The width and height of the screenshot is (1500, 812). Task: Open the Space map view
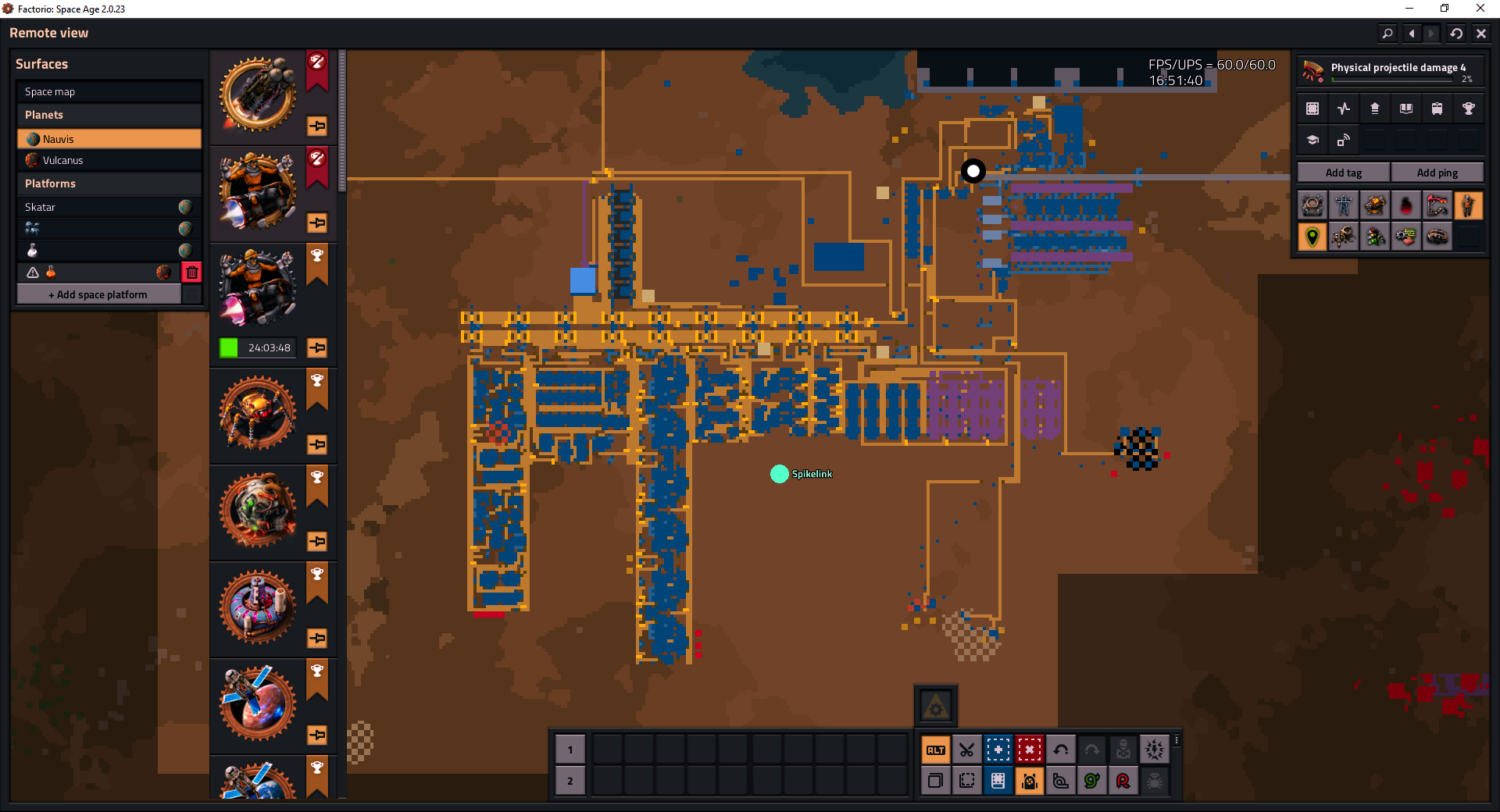click(x=48, y=91)
